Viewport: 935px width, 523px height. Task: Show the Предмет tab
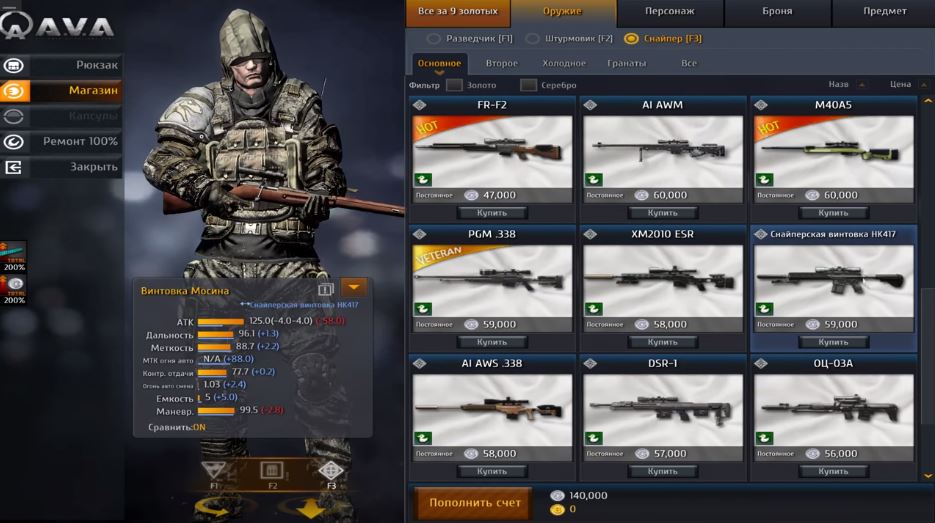[x=884, y=12]
